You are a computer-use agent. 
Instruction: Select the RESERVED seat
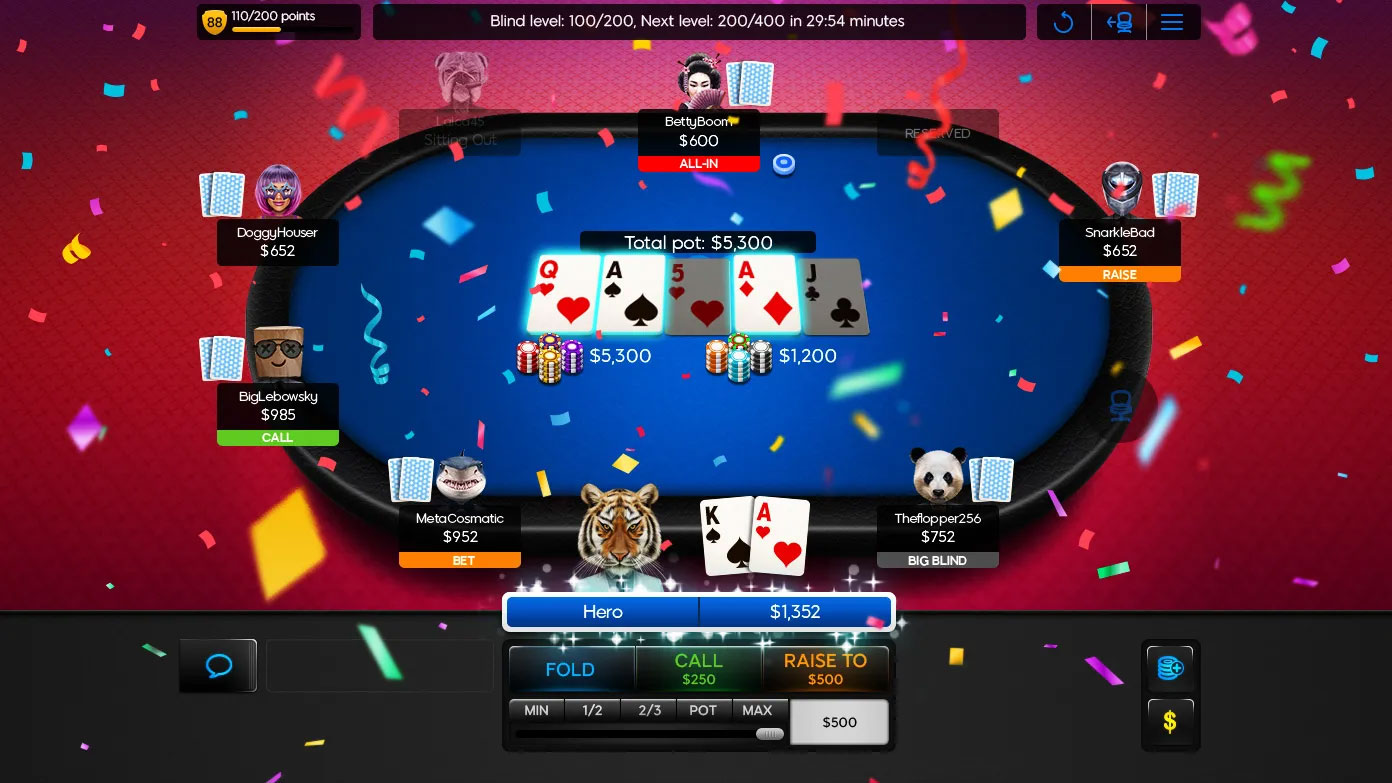pos(937,133)
